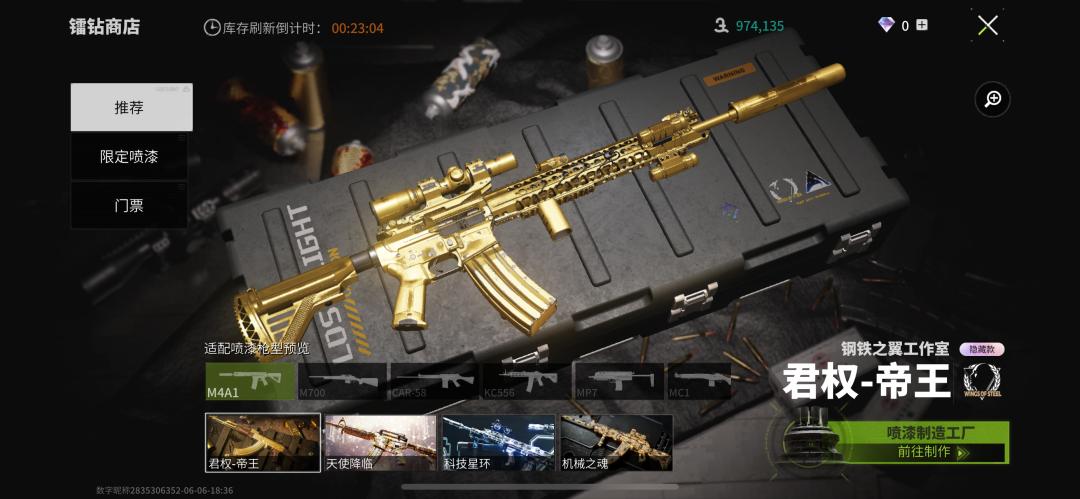The height and width of the screenshot is (499, 1080).
Task: Open the 门票 category
Action: coord(129,205)
